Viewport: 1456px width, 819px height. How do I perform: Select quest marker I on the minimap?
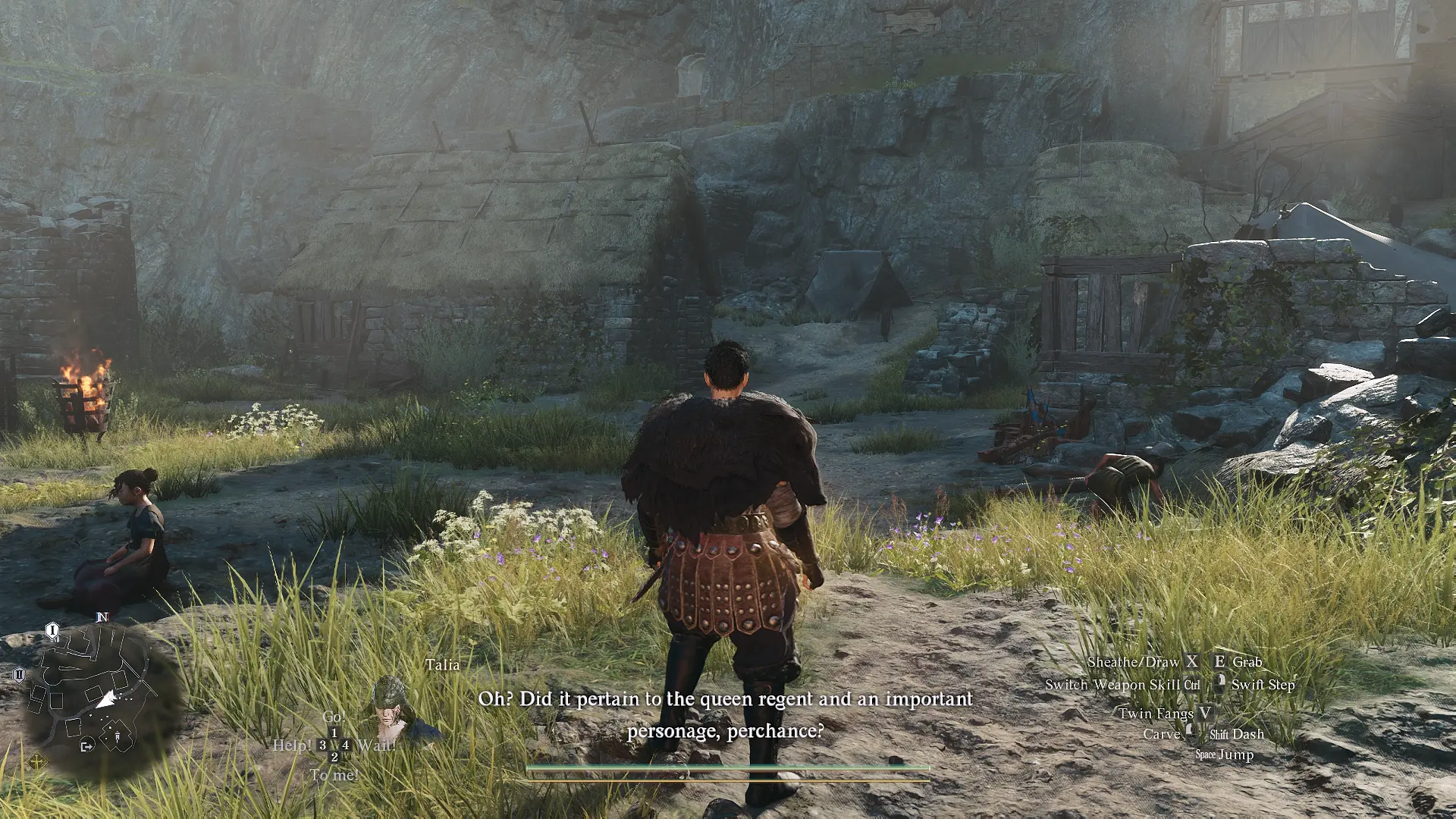point(52,630)
